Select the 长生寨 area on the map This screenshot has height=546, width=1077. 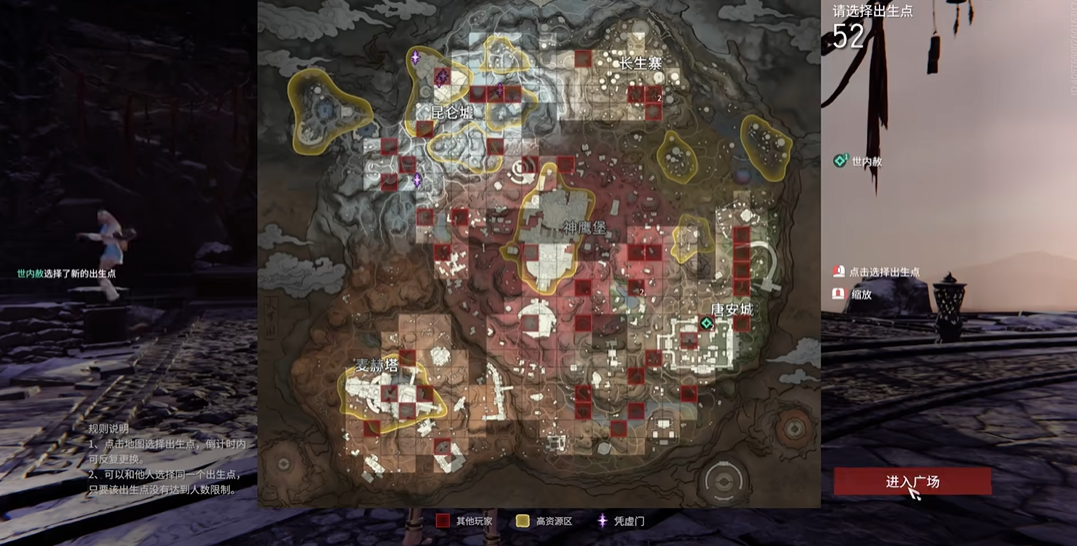(641, 63)
